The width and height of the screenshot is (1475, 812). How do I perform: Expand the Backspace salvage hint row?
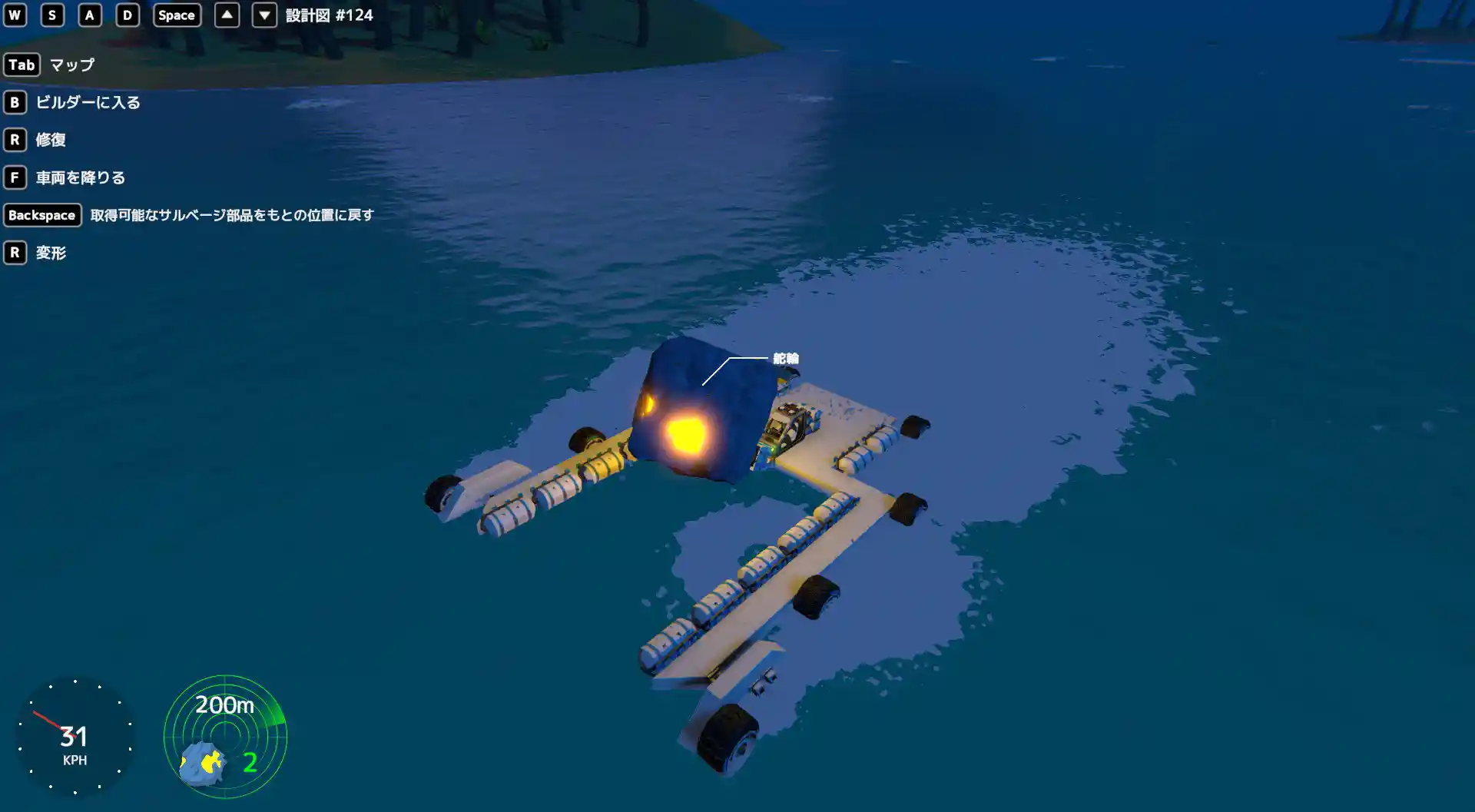192,215
